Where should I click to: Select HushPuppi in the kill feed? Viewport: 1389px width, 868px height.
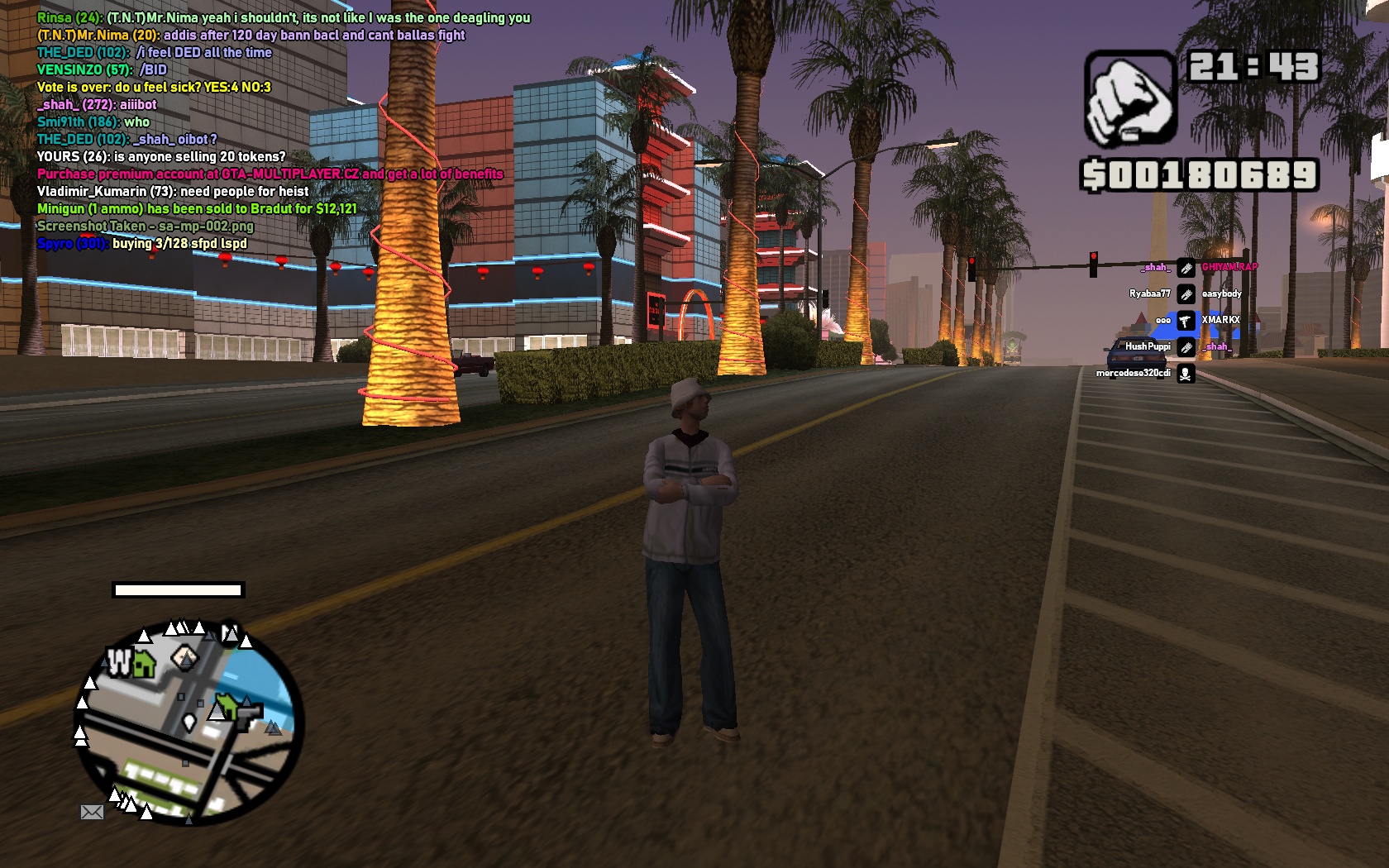click(x=1148, y=346)
